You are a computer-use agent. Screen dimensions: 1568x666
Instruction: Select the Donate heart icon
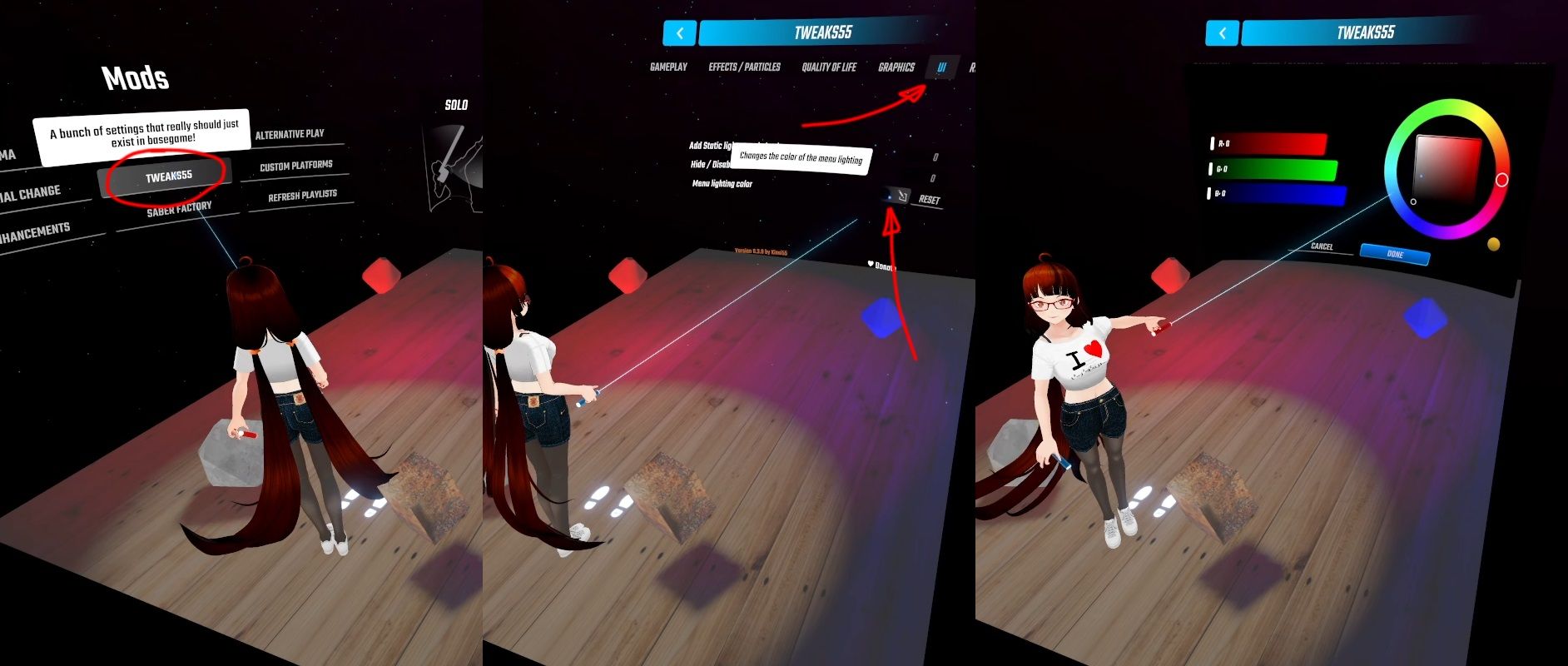[x=869, y=264]
